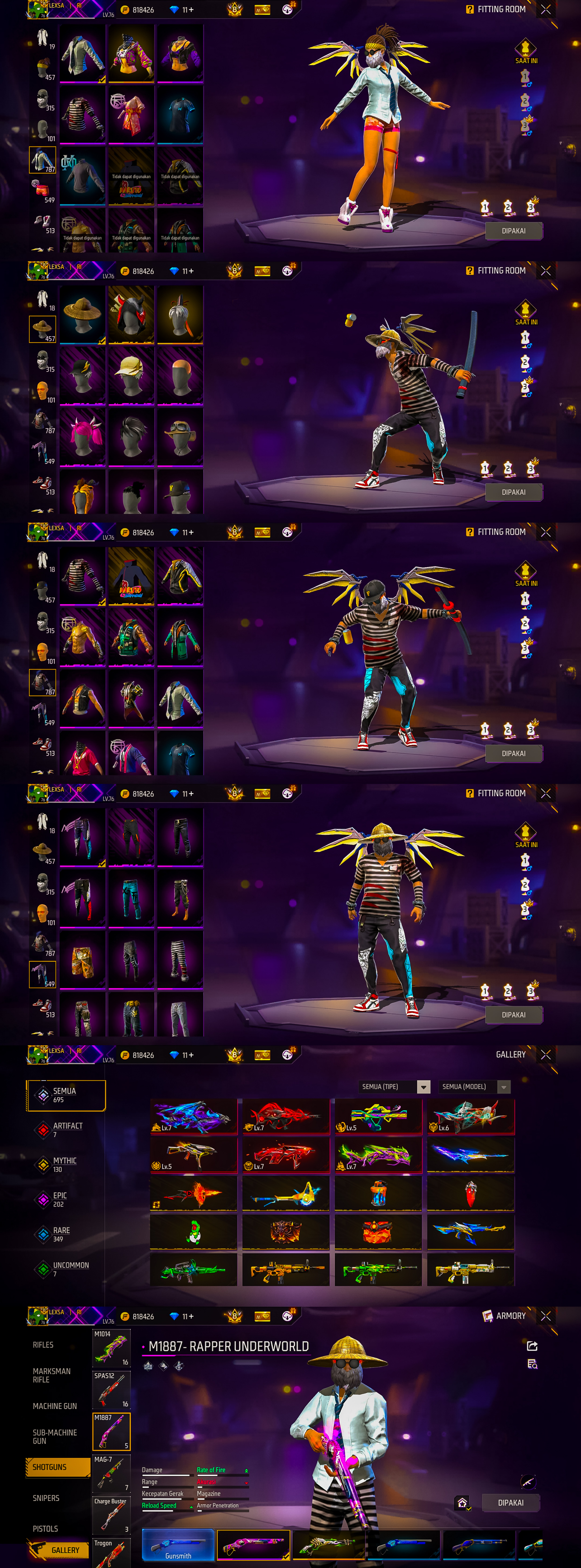The height and width of the screenshot is (1568, 581).
Task: Choose the SPAS12 shotgun entry
Action: 111,1390
